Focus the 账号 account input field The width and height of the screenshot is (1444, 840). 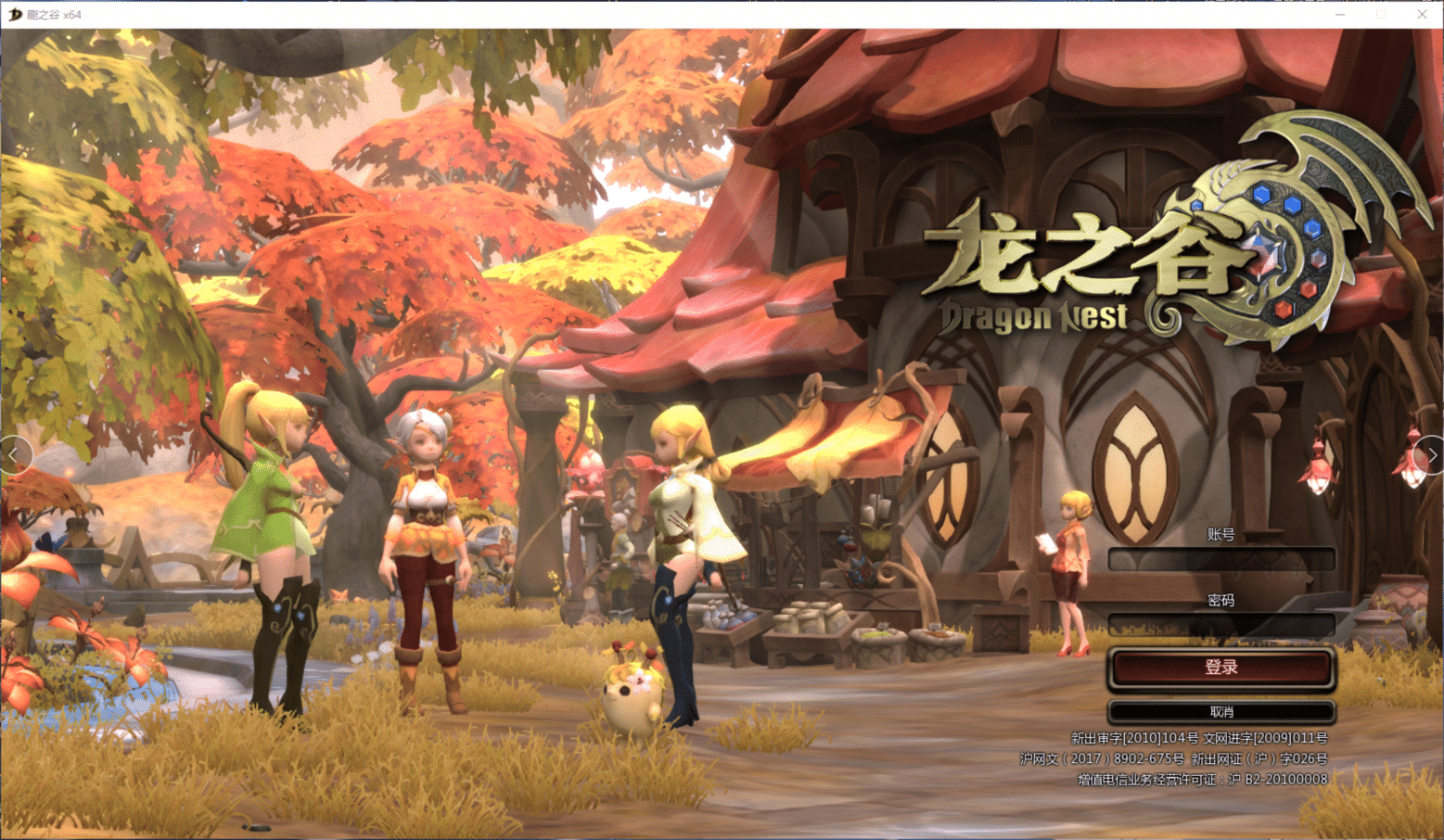(1220, 558)
